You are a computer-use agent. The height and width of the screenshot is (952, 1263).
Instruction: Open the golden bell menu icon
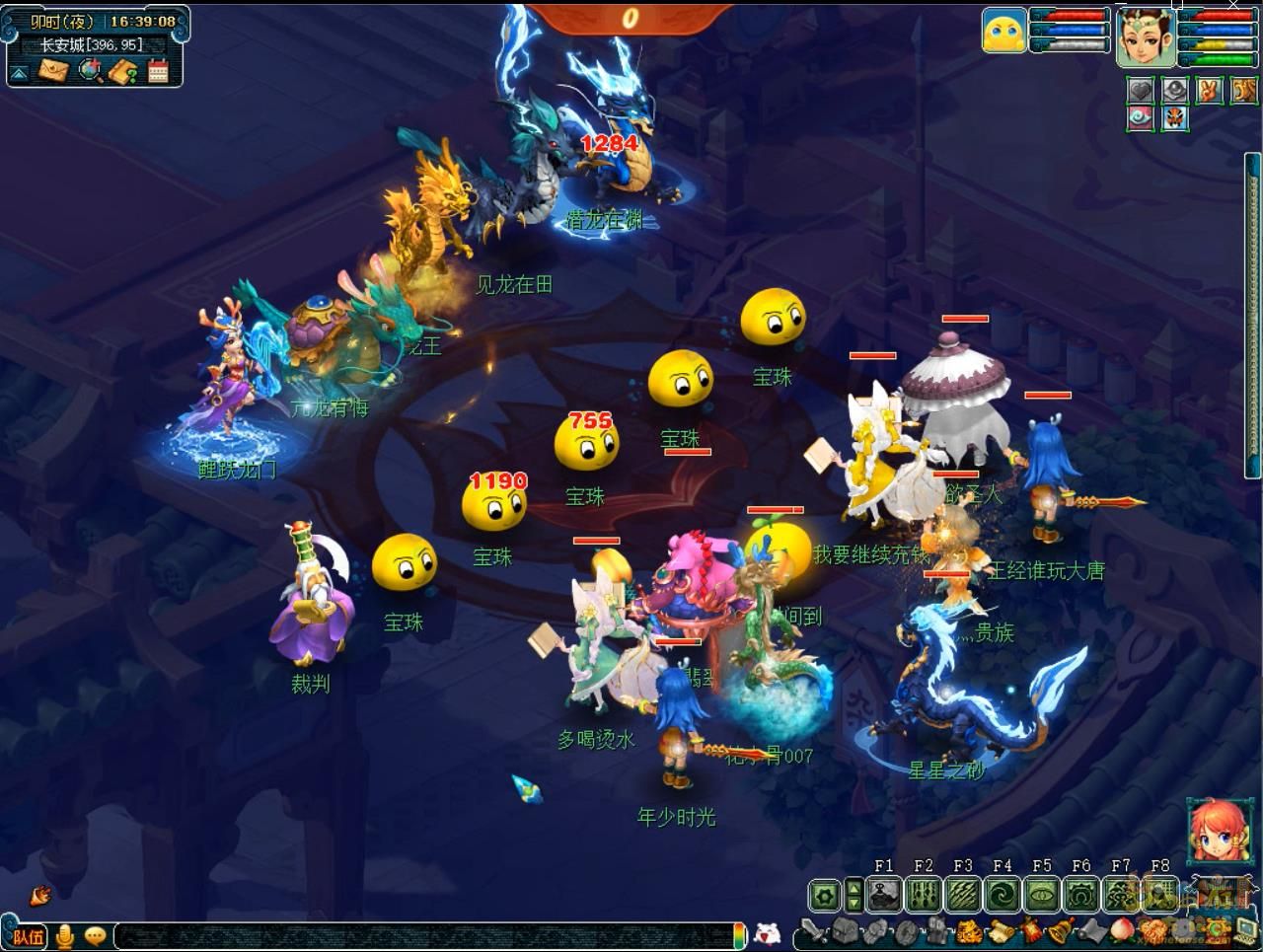point(1060,931)
